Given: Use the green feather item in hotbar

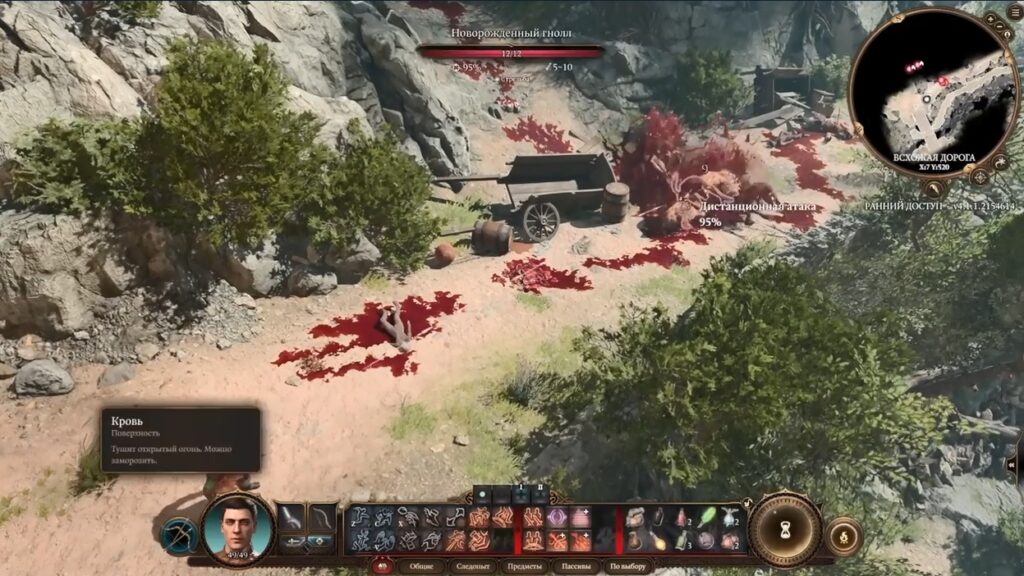Looking at the screenshot, I should click(707, 517).
